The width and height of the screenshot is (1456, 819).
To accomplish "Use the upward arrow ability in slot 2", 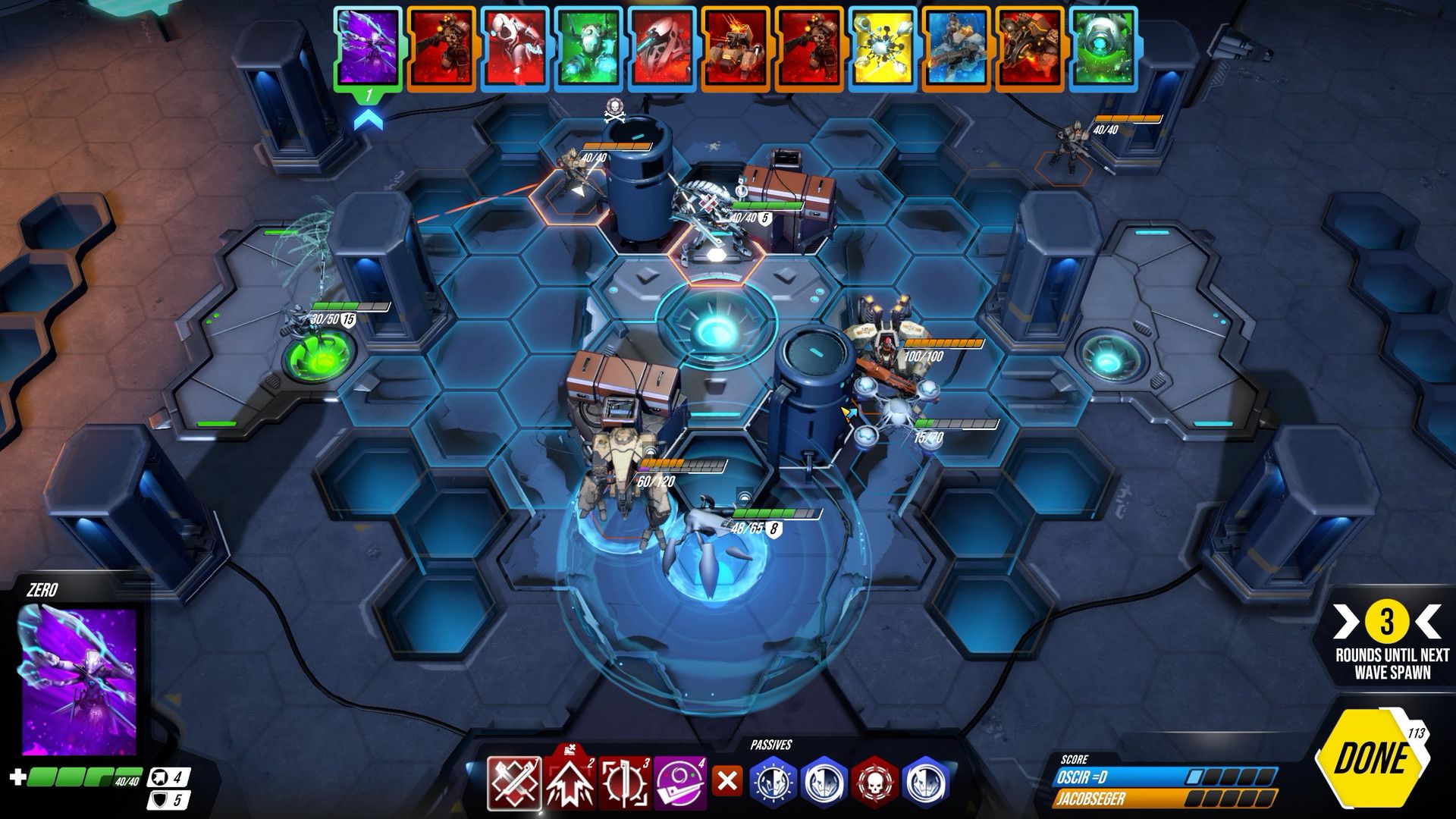I will coord(570,783).
